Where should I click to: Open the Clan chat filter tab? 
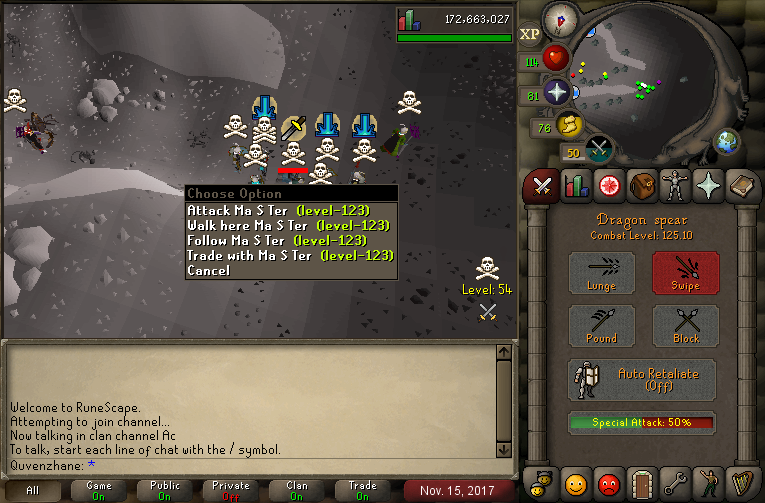pyautogui.click(x=297, y=490)
